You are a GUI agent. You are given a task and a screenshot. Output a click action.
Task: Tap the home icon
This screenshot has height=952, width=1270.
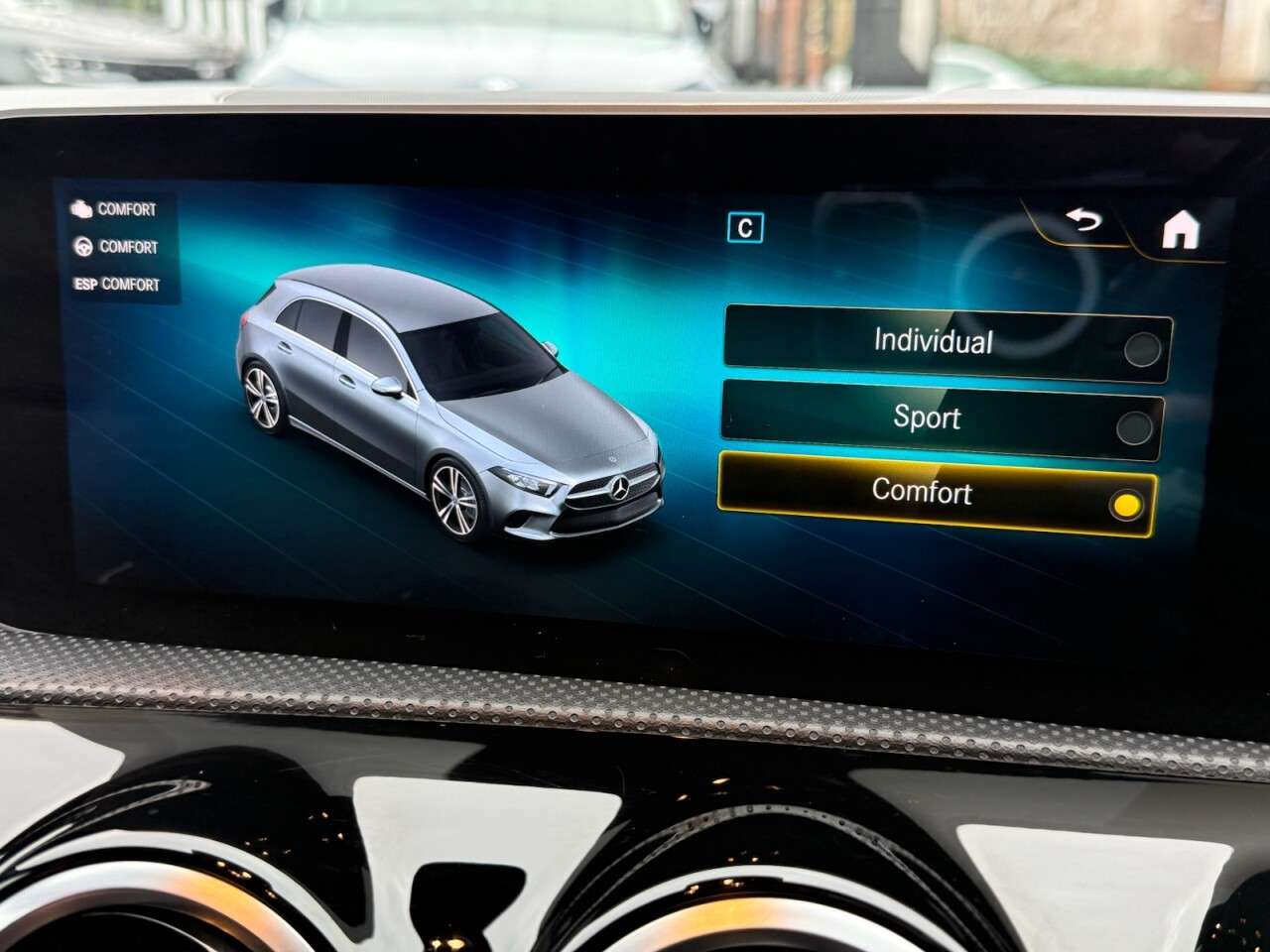click(x=1181, y=229)
